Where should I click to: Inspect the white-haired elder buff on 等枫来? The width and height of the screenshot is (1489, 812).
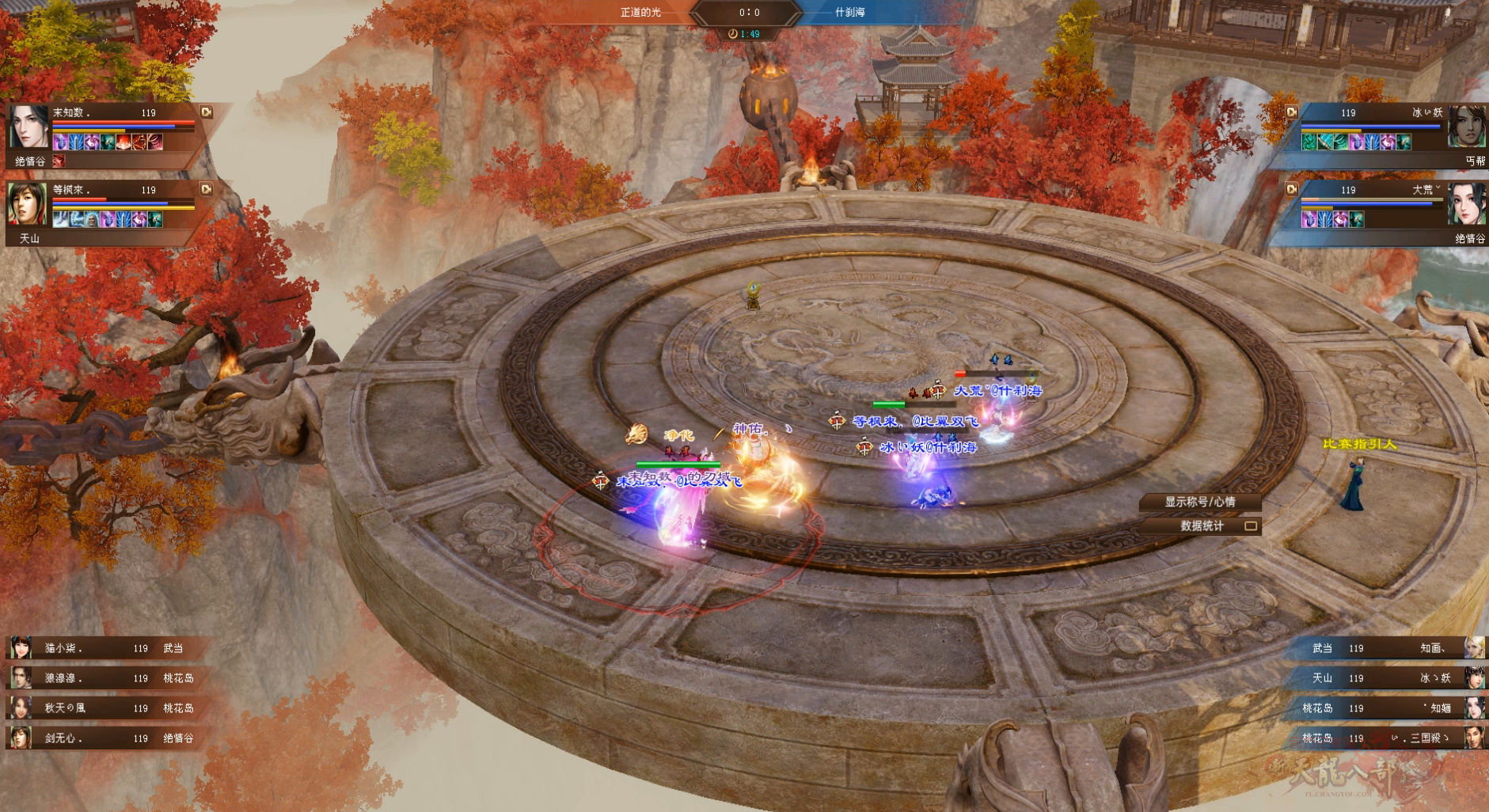click(x=92, y=219)
